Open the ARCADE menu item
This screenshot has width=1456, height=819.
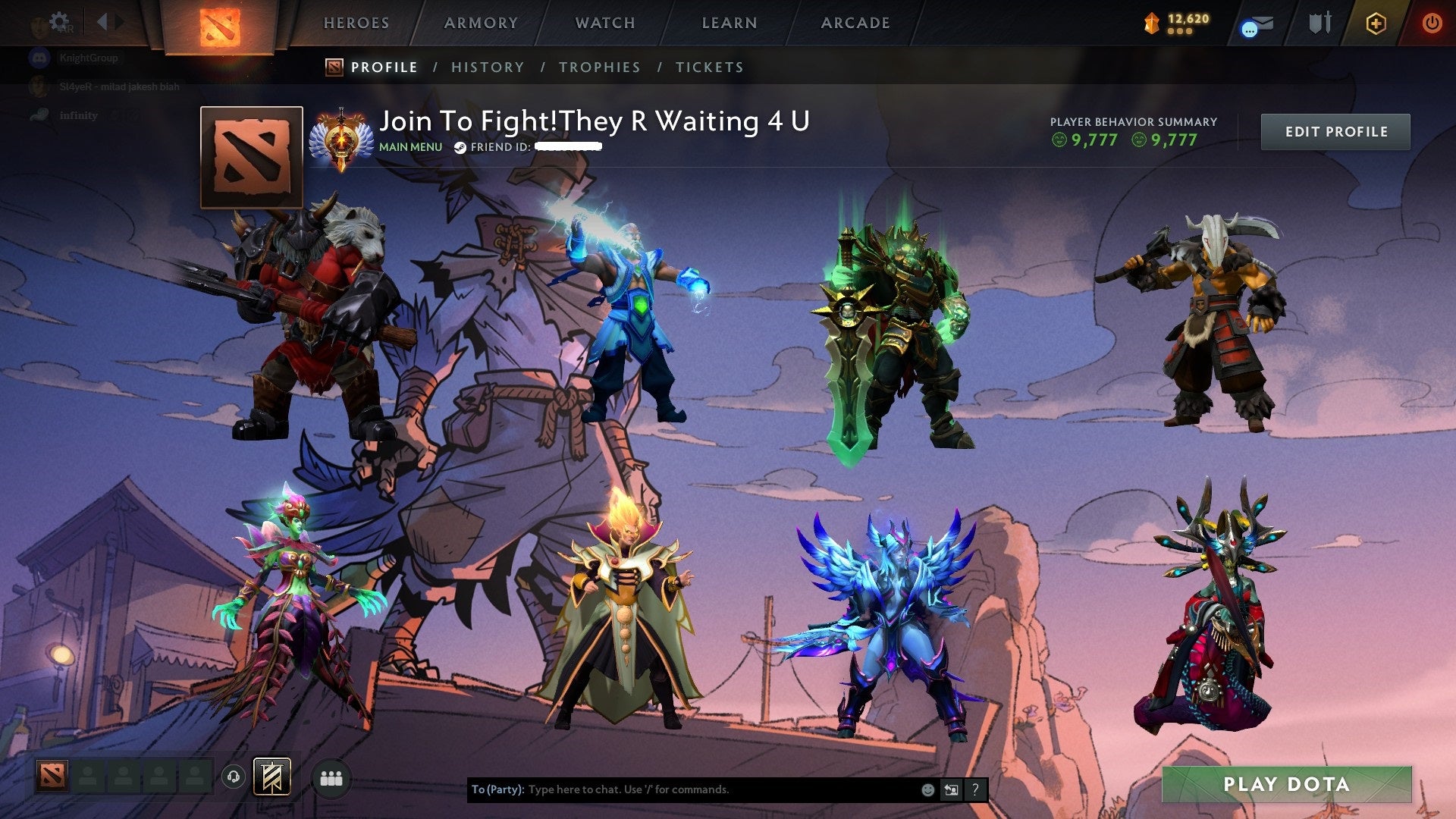click(x=855, y=23)
